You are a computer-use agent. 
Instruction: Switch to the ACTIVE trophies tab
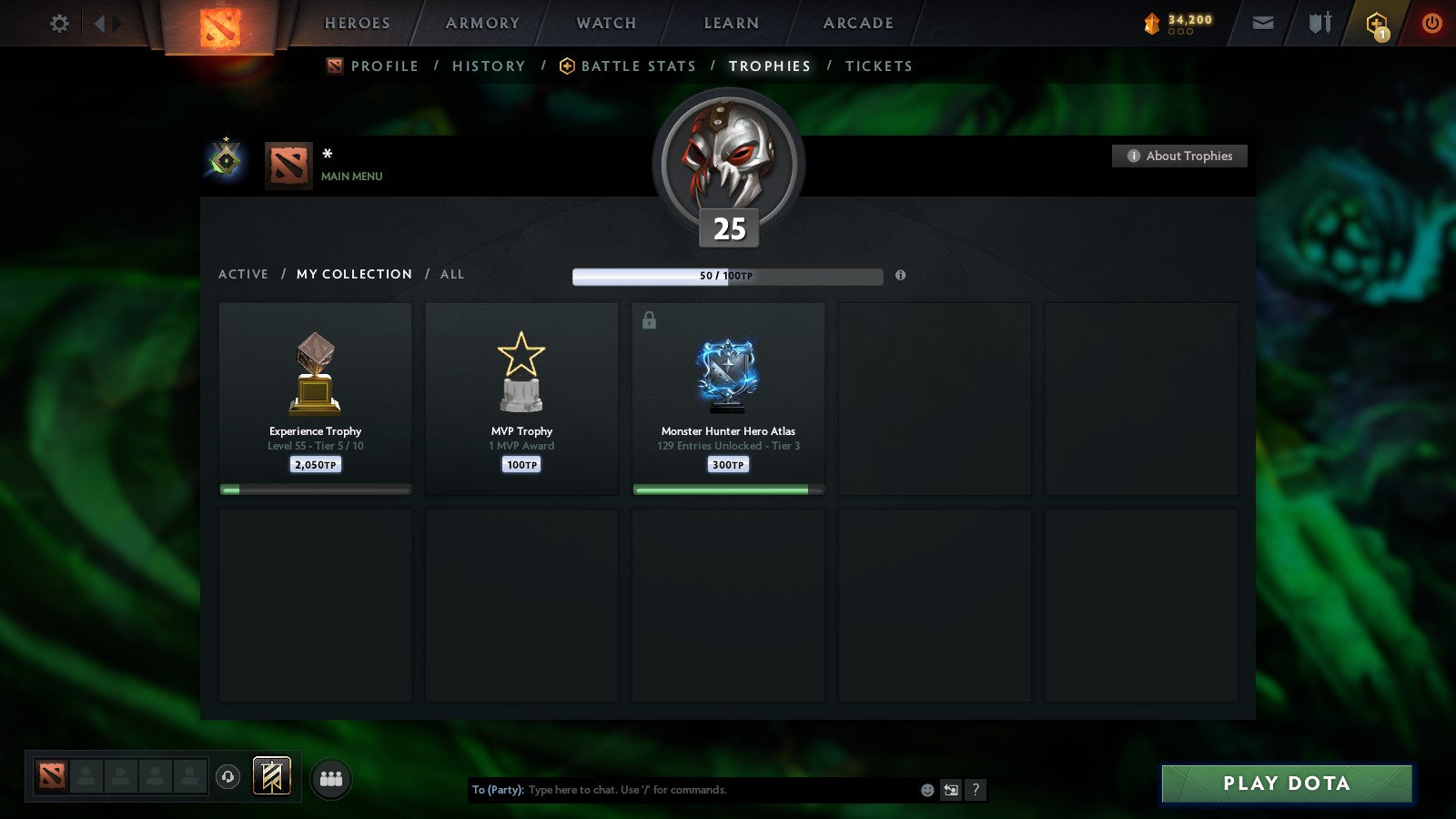tap(244, 274)
